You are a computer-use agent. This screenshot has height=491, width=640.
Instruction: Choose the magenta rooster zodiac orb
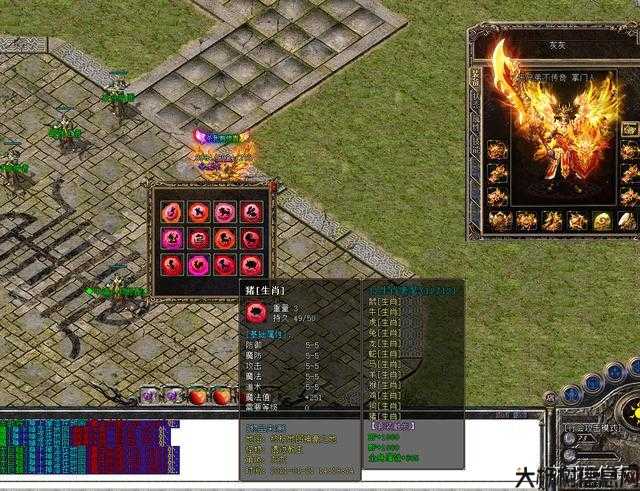coord(199,264)
